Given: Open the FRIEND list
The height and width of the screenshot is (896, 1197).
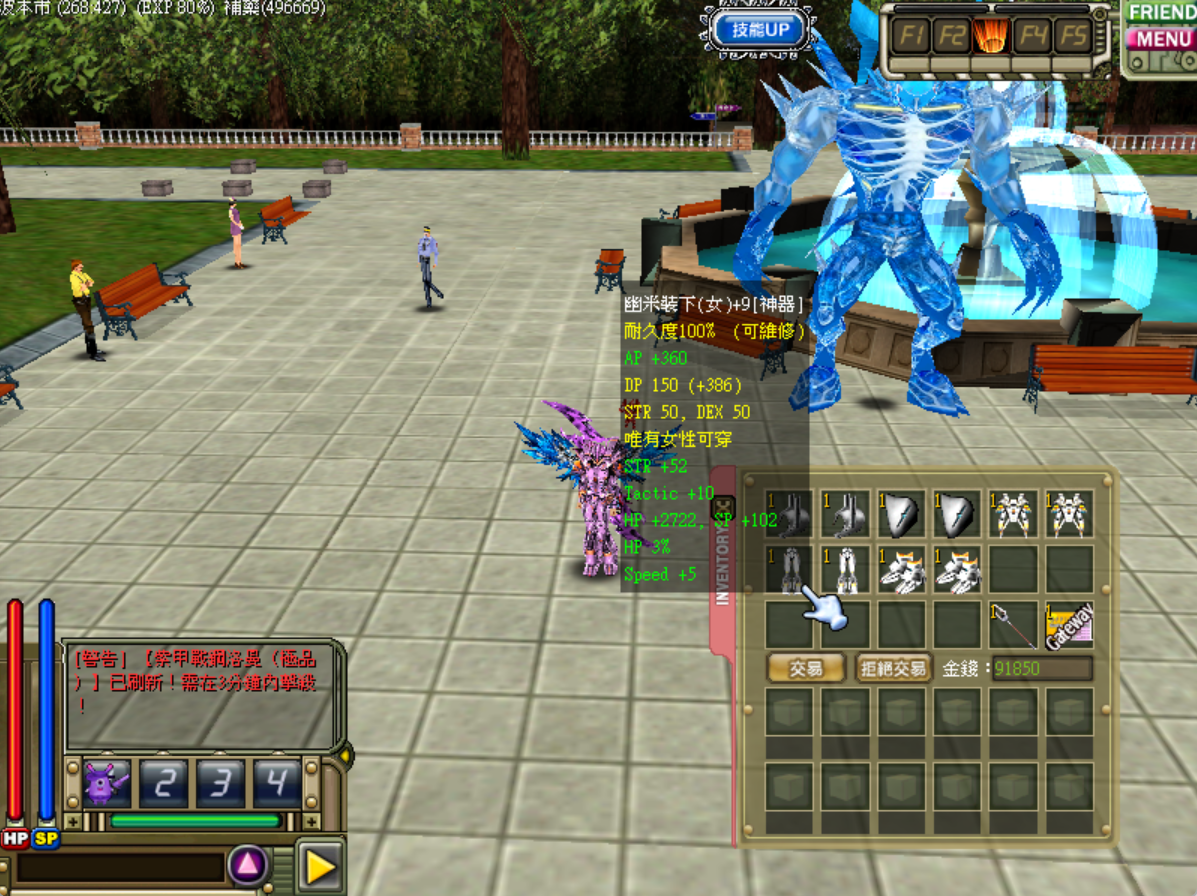Looking at the screenshot, I should 1161,13.
